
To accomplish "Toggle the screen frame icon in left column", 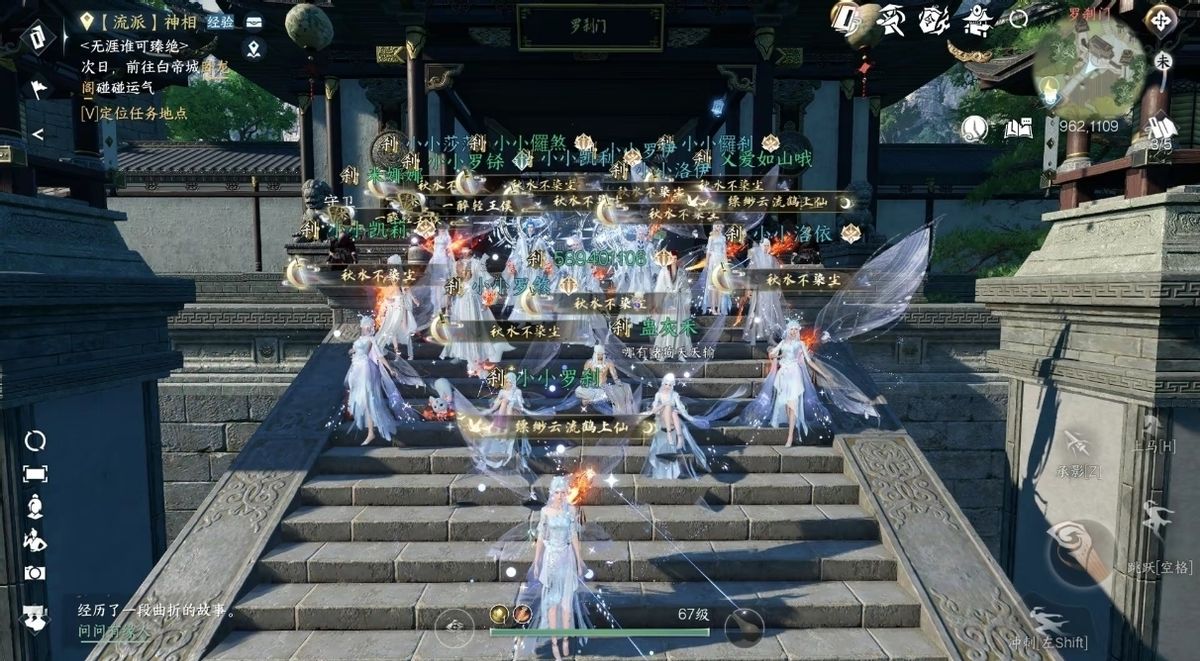I will [35, 473].
